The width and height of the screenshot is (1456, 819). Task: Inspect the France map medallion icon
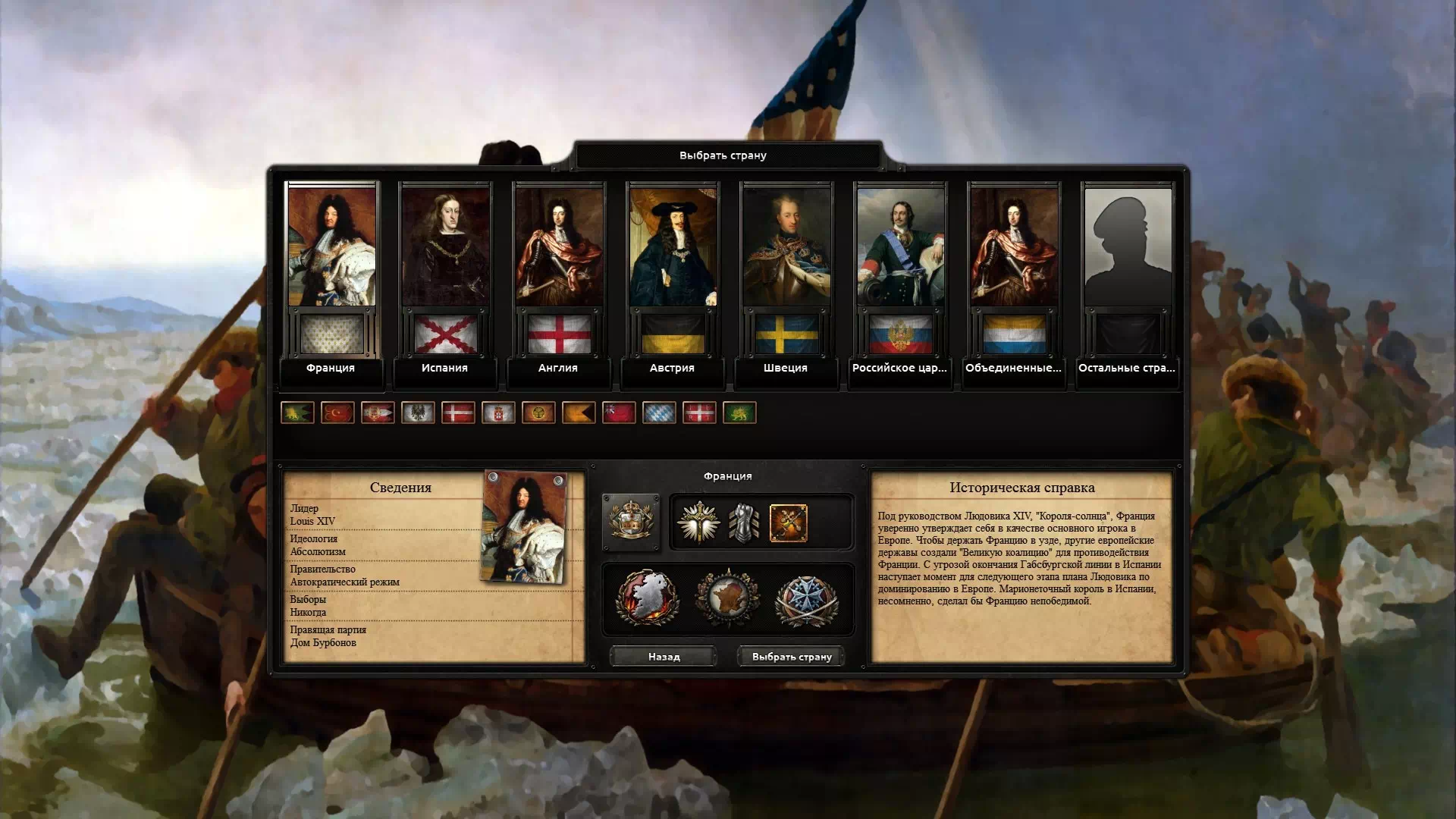(727, 599)
